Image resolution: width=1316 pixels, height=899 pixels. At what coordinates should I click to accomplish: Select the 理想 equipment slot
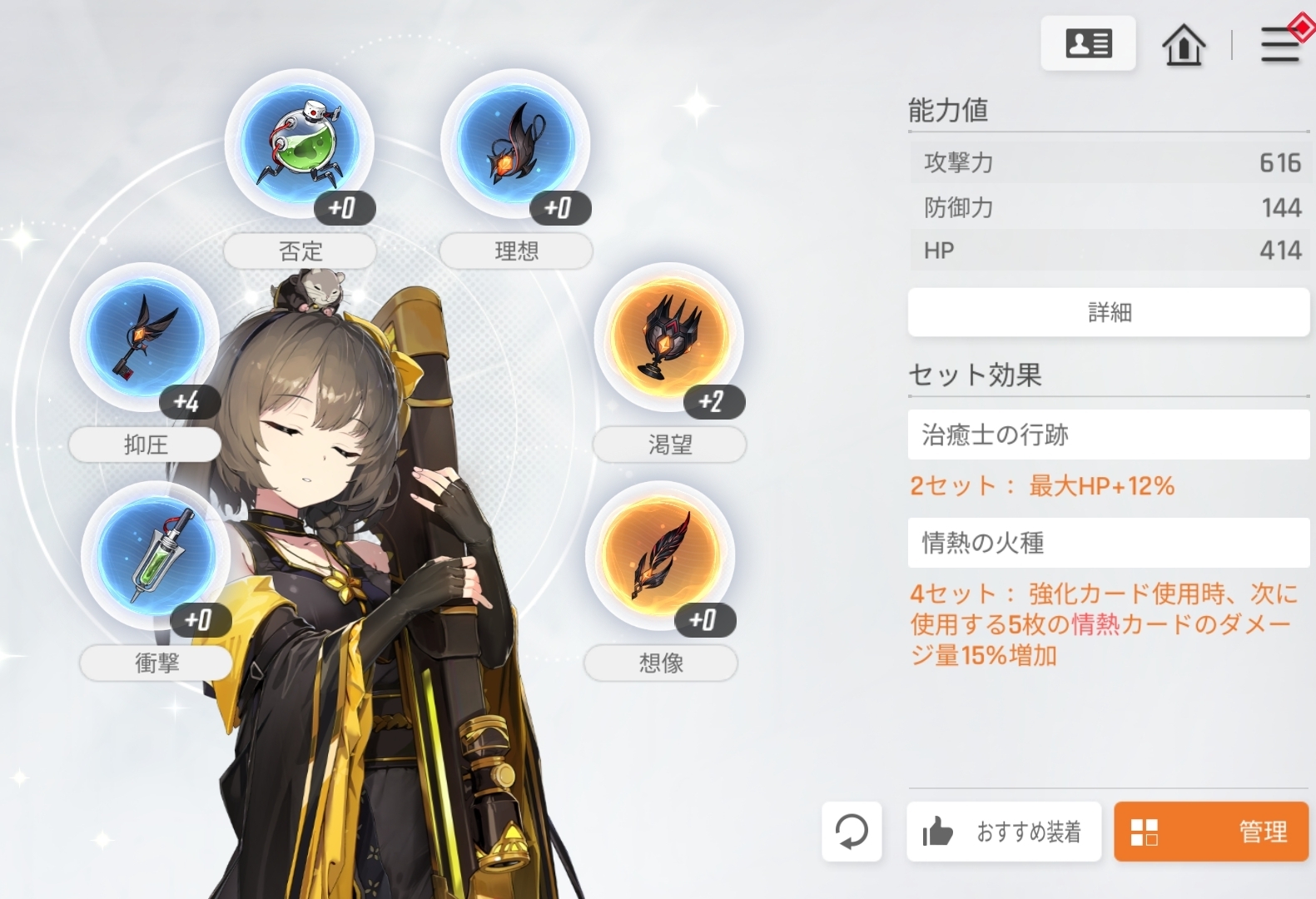(x=515, y=143)
